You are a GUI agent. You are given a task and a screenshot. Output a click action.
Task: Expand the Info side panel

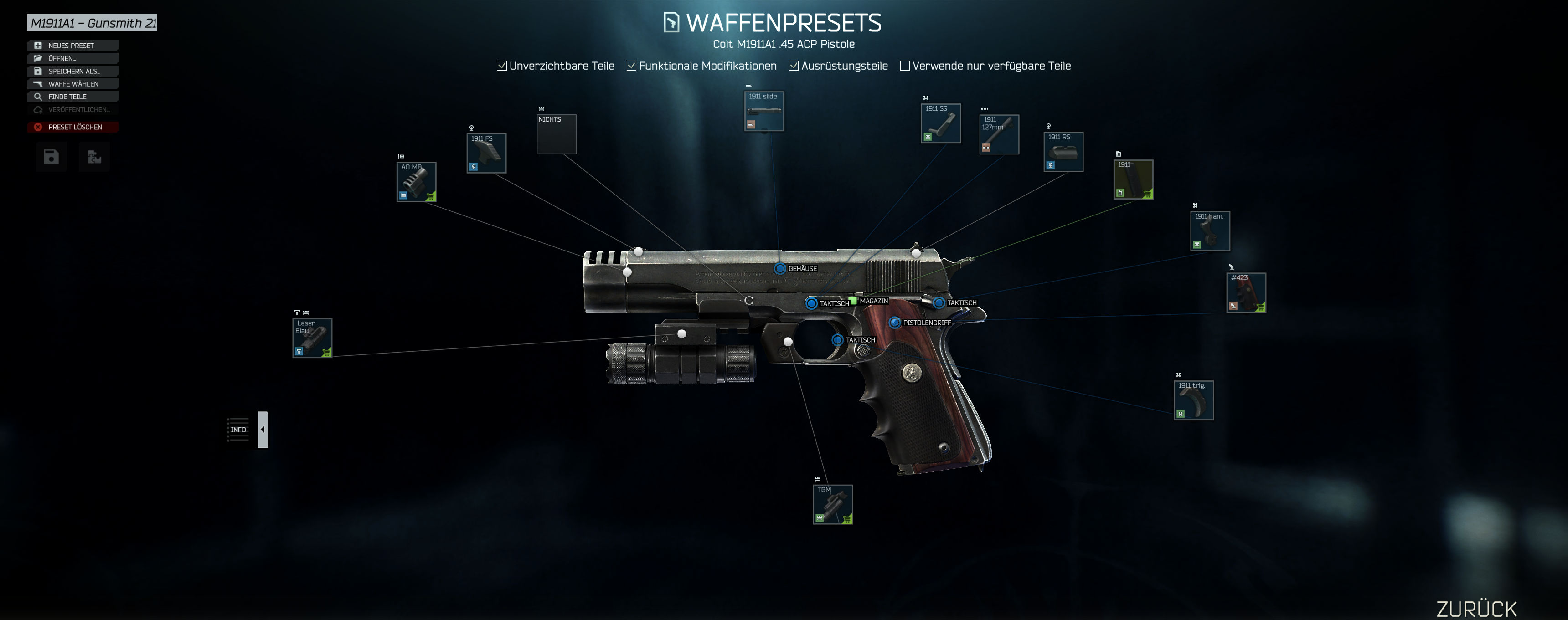[263, 430]
